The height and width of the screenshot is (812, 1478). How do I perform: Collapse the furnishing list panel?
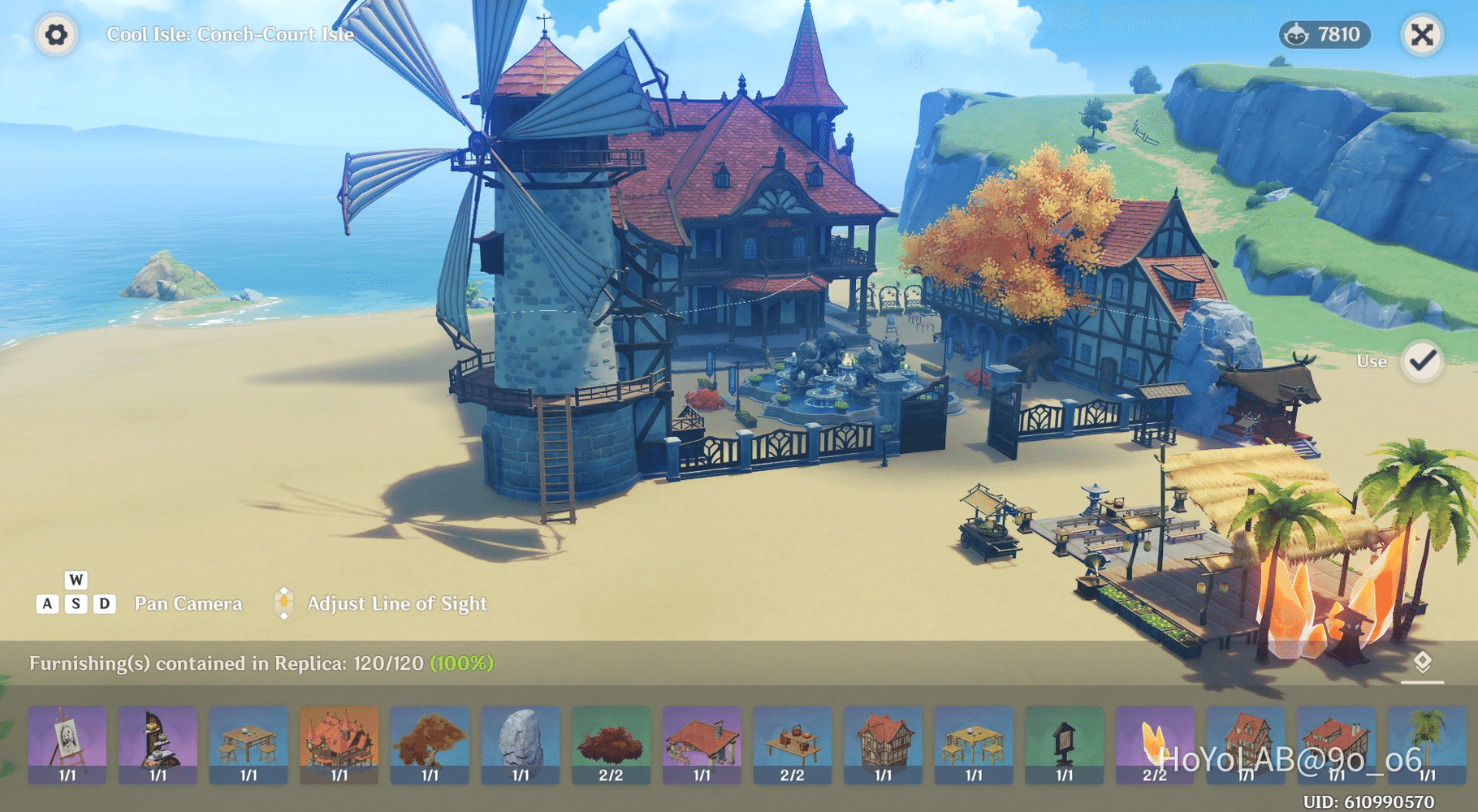1424,662
